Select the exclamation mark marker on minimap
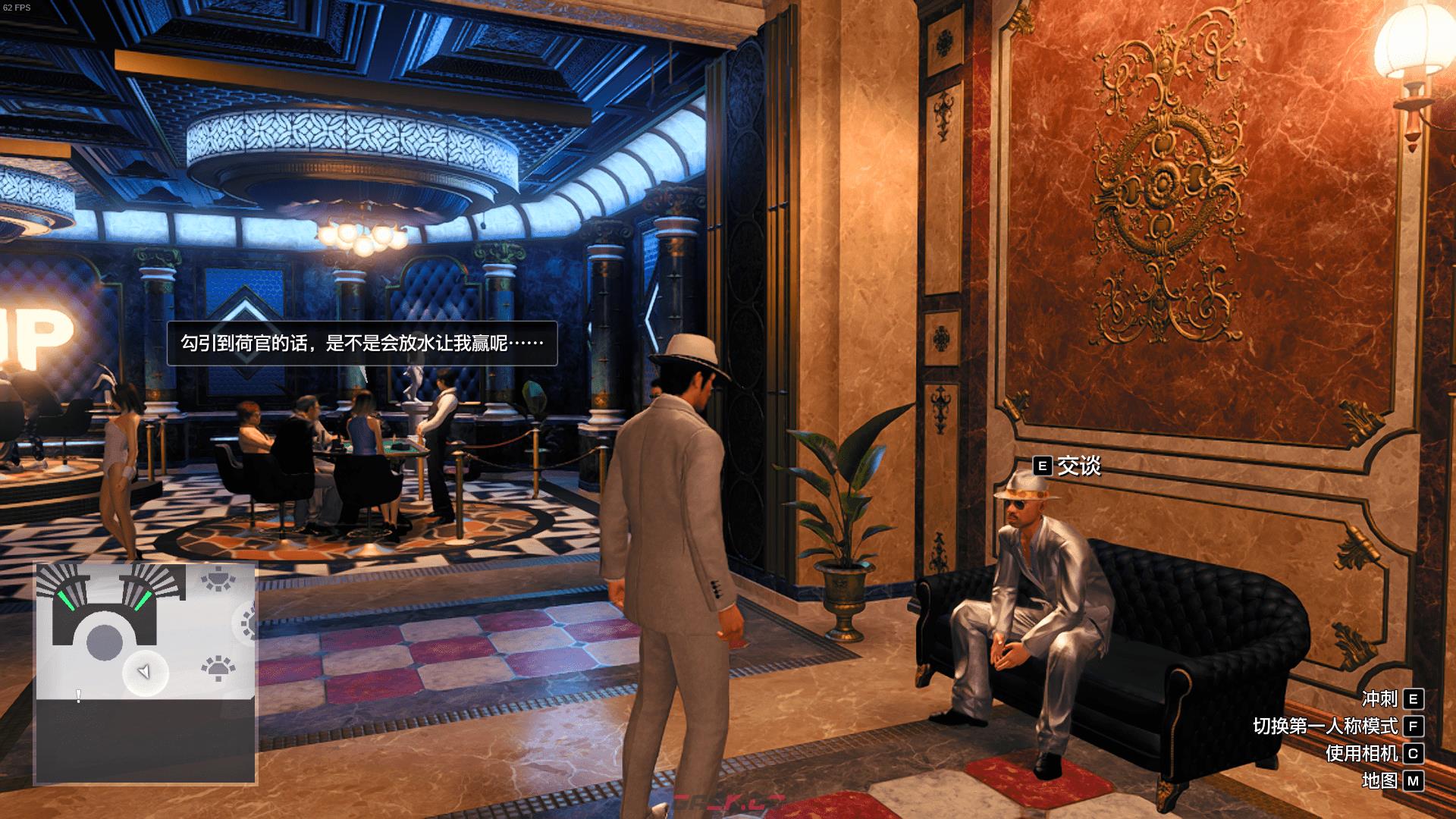The image size is (1456, 819). (x=78, y=695)
